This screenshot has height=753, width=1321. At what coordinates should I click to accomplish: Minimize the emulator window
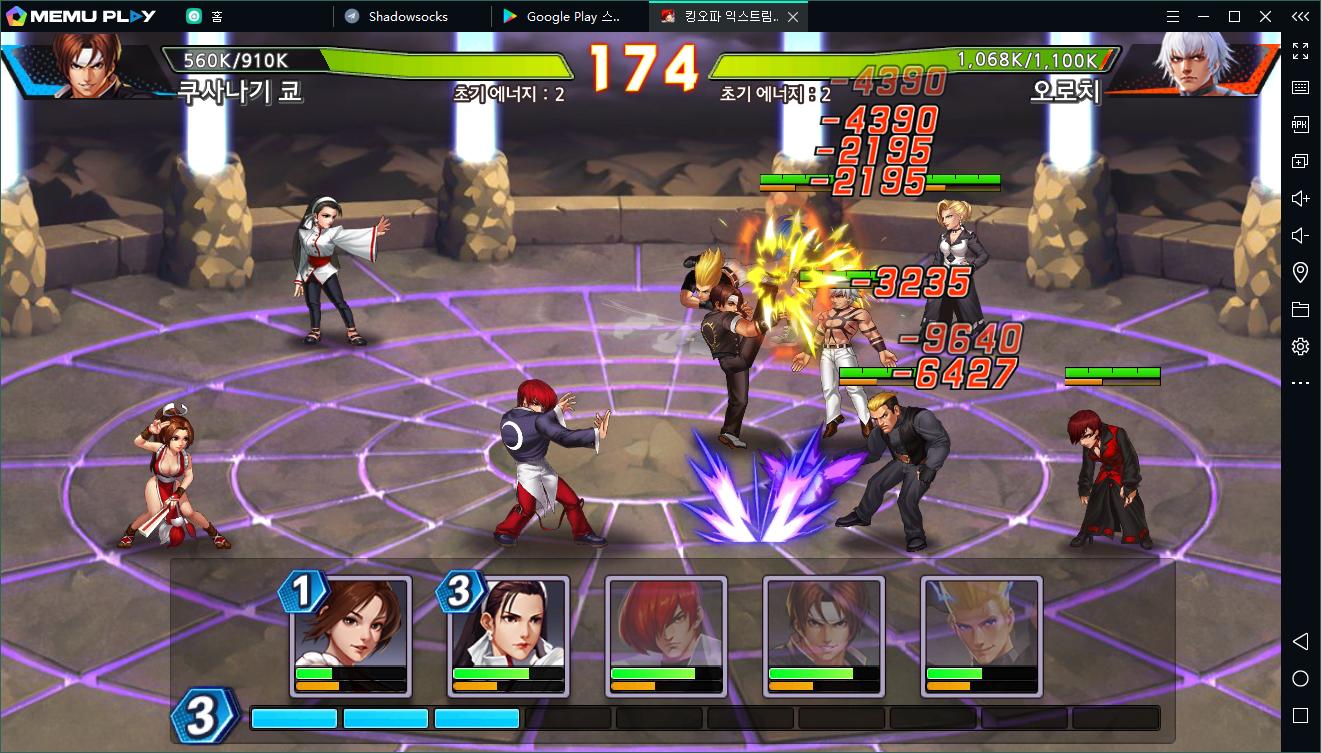1204,16
